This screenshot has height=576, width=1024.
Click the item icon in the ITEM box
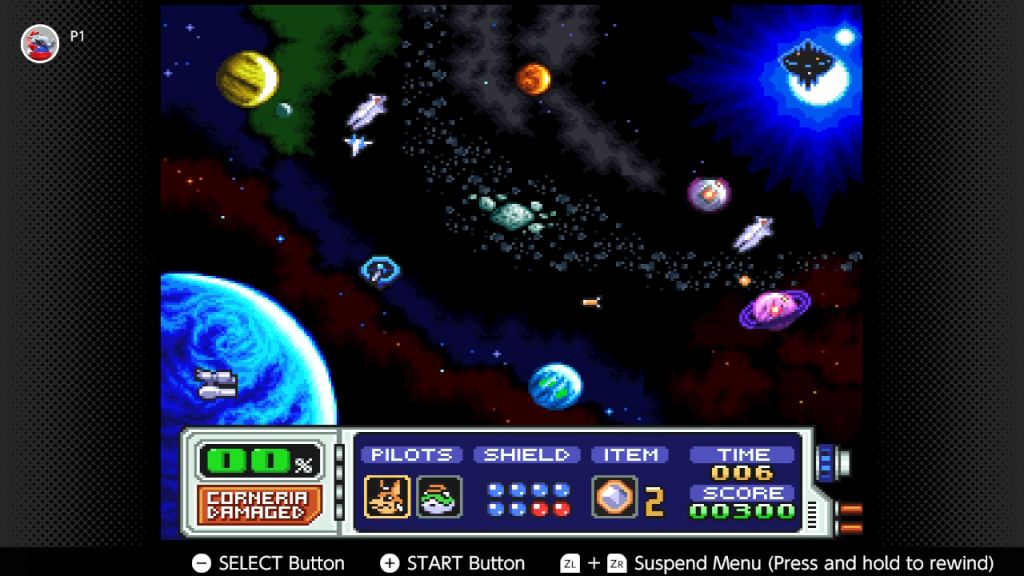coord(614,497)
